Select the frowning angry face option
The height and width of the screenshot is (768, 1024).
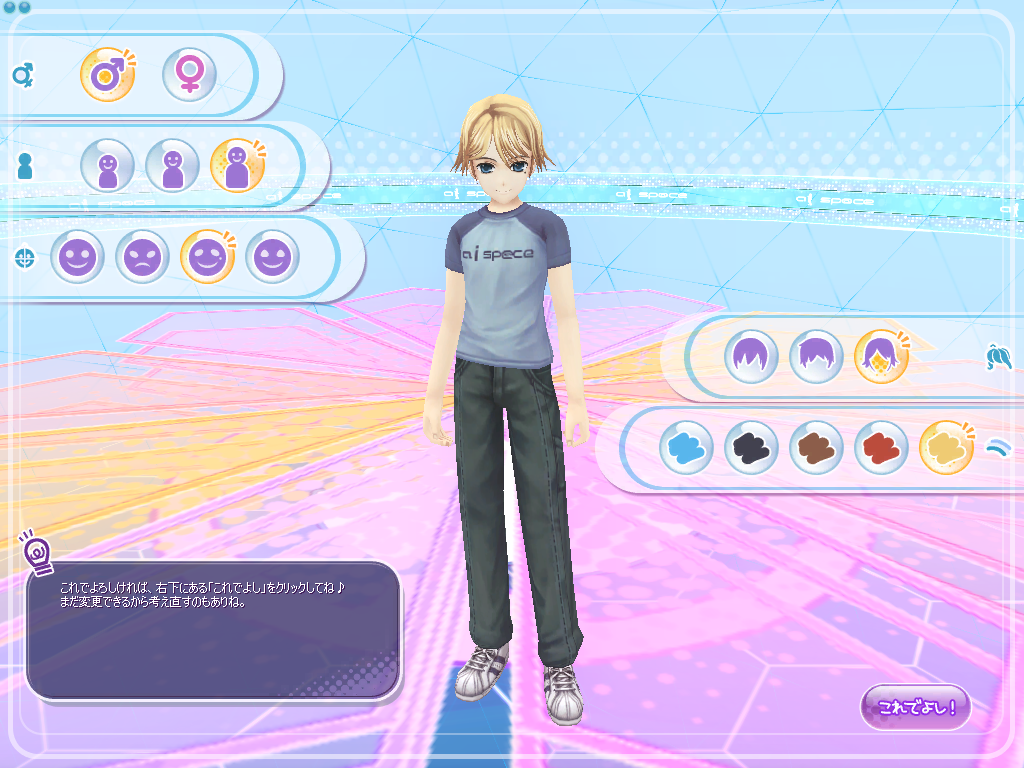[142, 257]
